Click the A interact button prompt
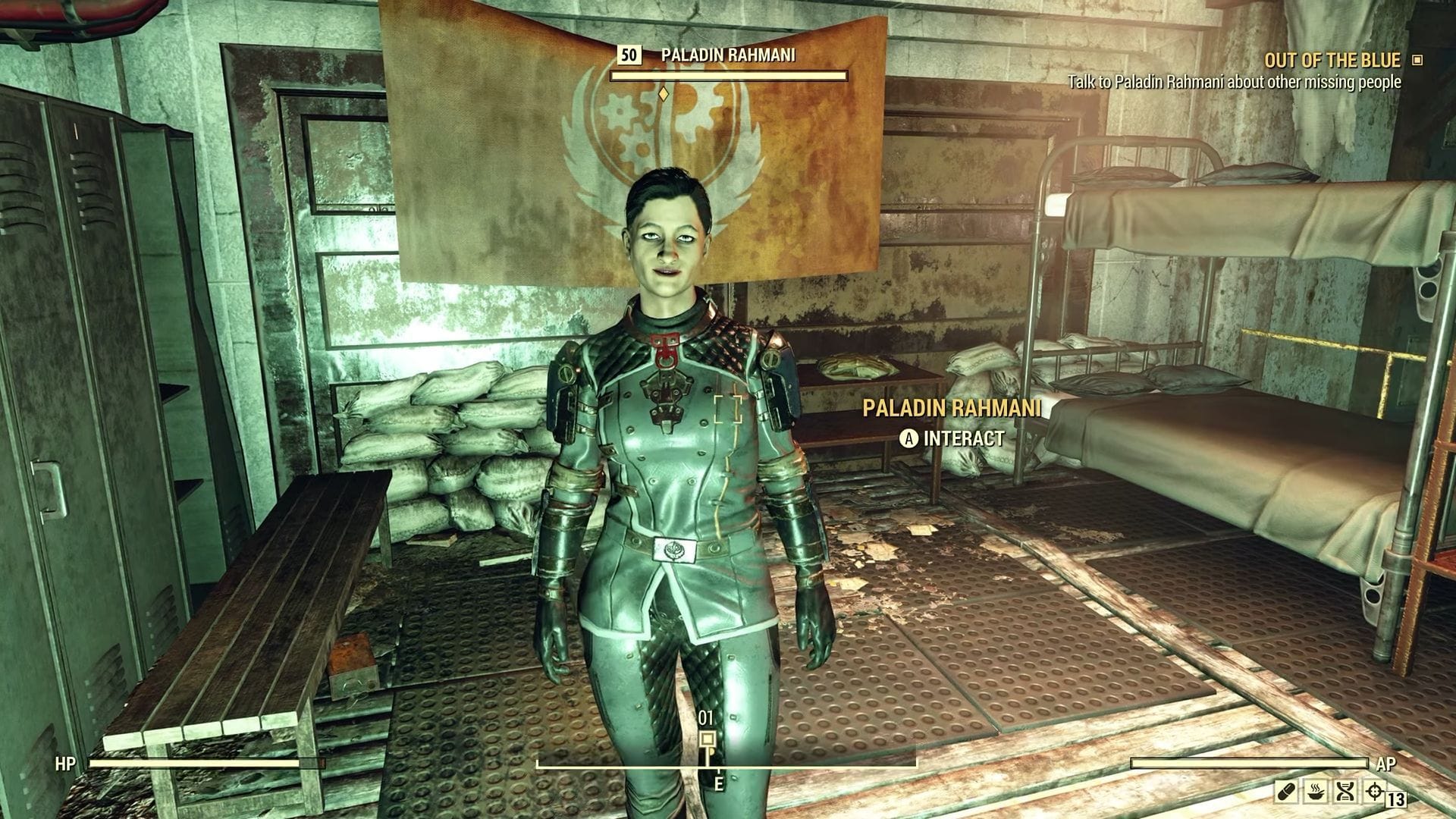This screenshot has width=1456, height=819. coord(908,438)
